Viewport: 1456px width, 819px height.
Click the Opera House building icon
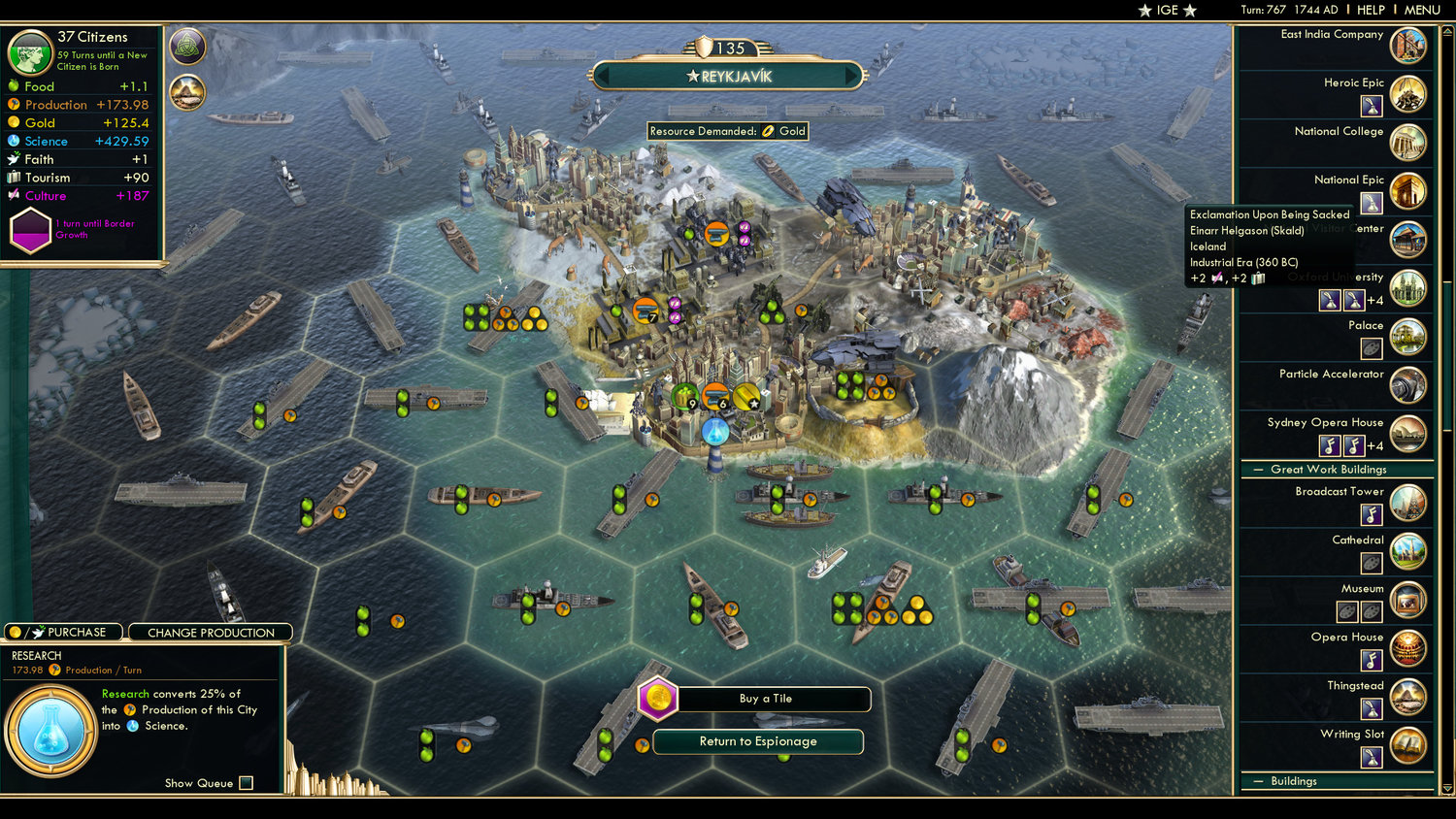pyautogui.click(x=1409, y=648)
